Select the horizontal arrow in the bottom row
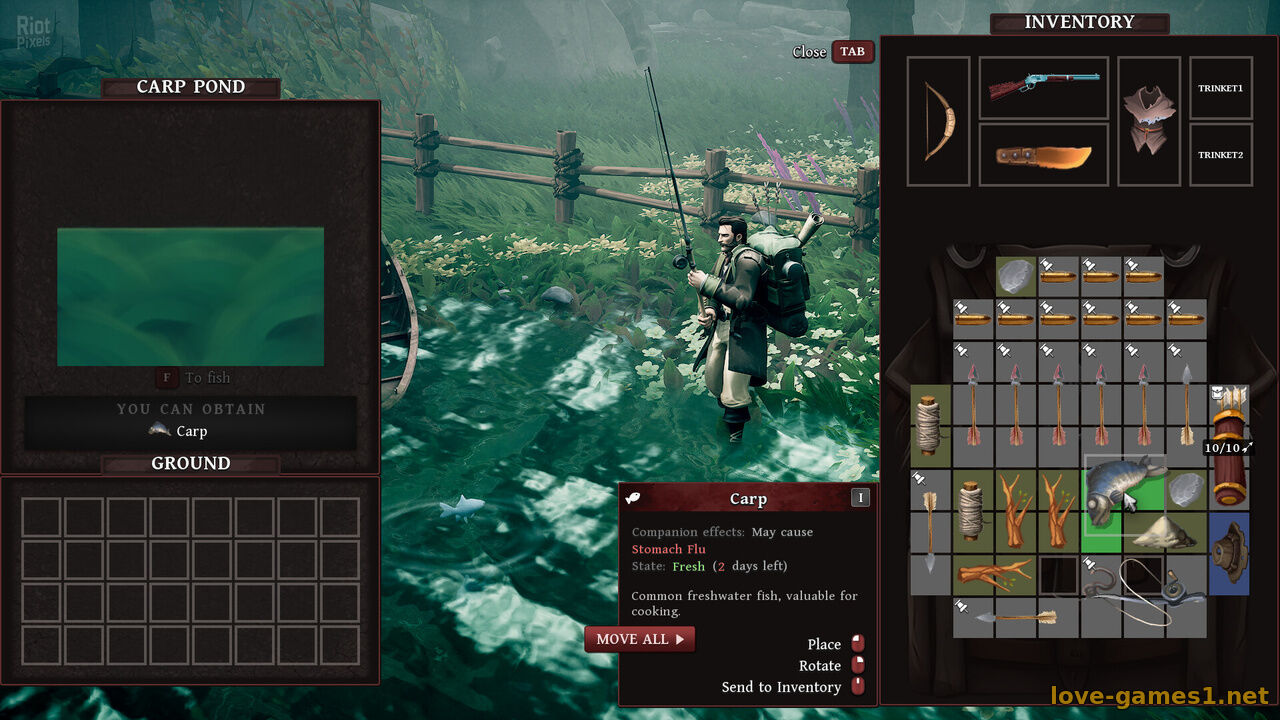The height and width of the screenshot is (720, 1280). click(1016, 617)
